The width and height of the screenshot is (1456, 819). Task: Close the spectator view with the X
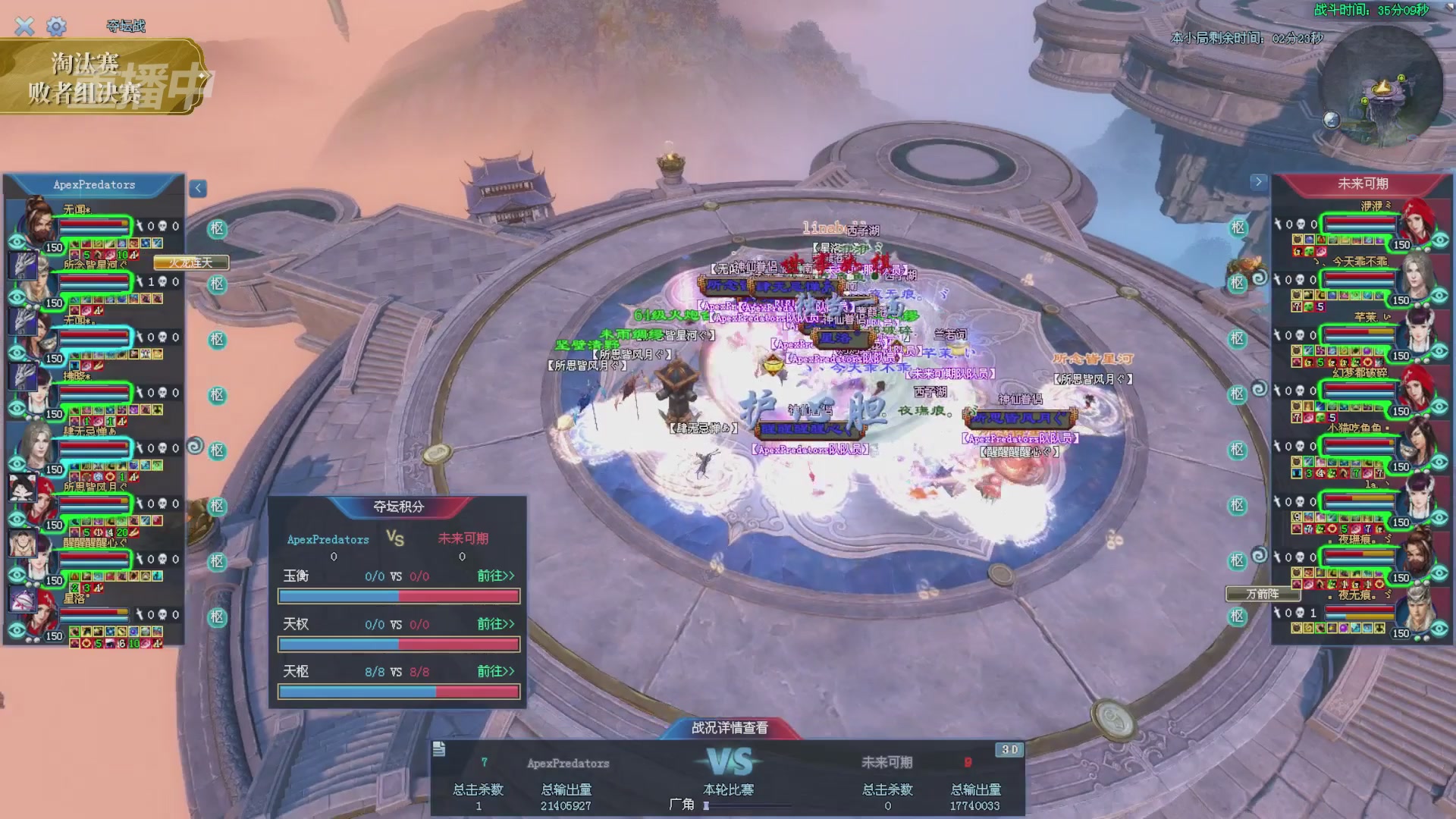[24, 27]
